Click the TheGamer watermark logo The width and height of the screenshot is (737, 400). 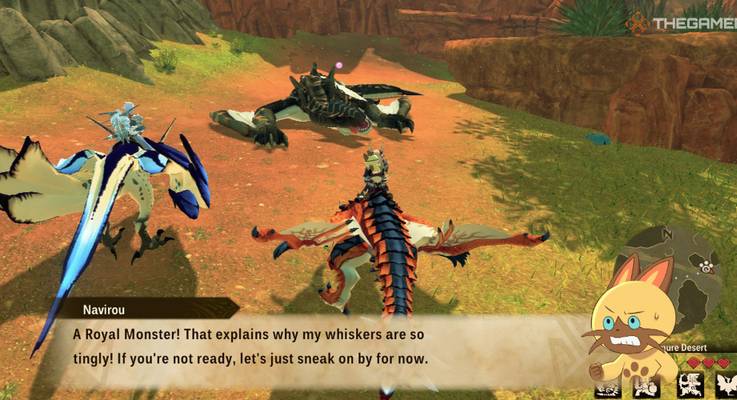[x=680, y=22]
